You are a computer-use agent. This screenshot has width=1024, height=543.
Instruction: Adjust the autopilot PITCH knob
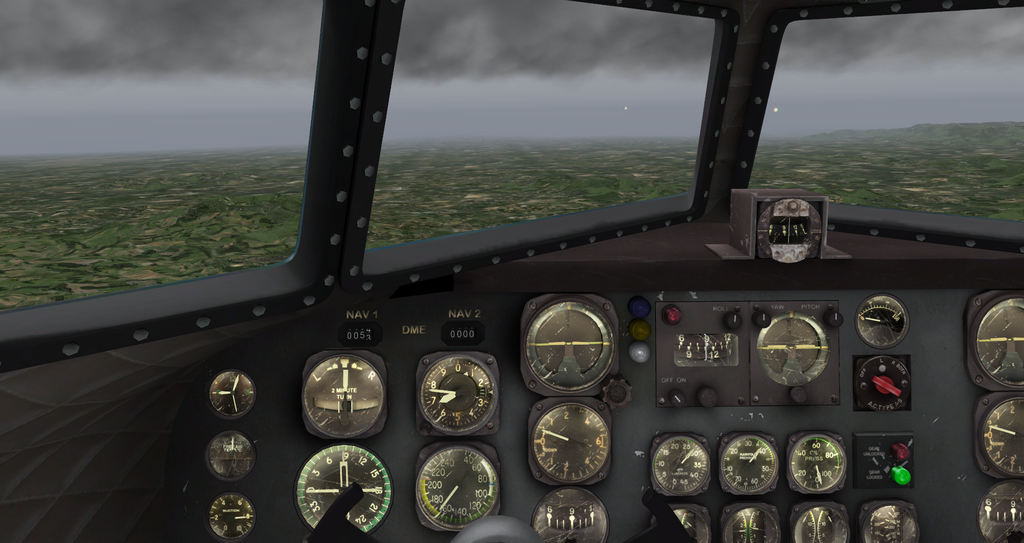tap(832, 318)
